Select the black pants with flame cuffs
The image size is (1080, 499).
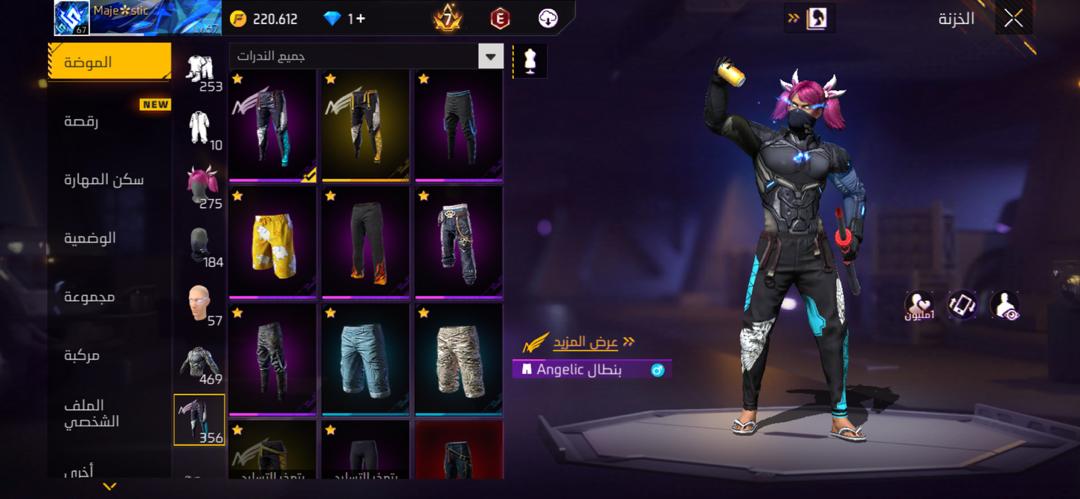pos(365,241)
